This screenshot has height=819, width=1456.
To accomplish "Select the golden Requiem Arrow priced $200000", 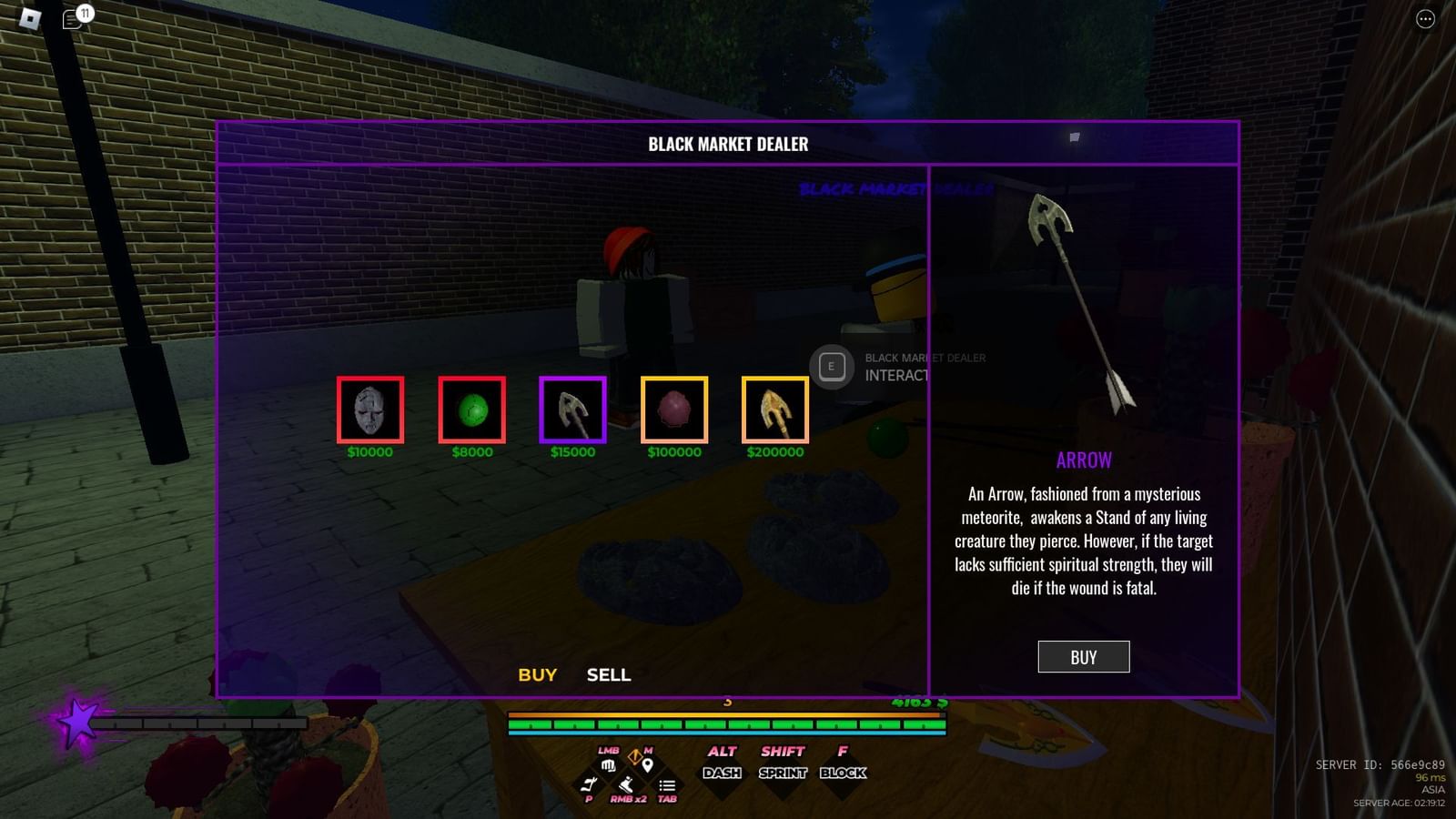I will [x=774, y=409].
